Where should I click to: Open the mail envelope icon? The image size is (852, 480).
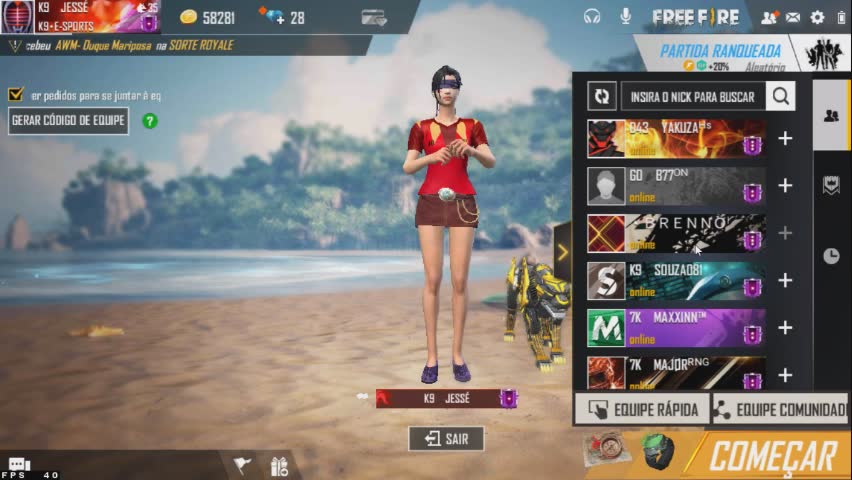click(793, 17)
